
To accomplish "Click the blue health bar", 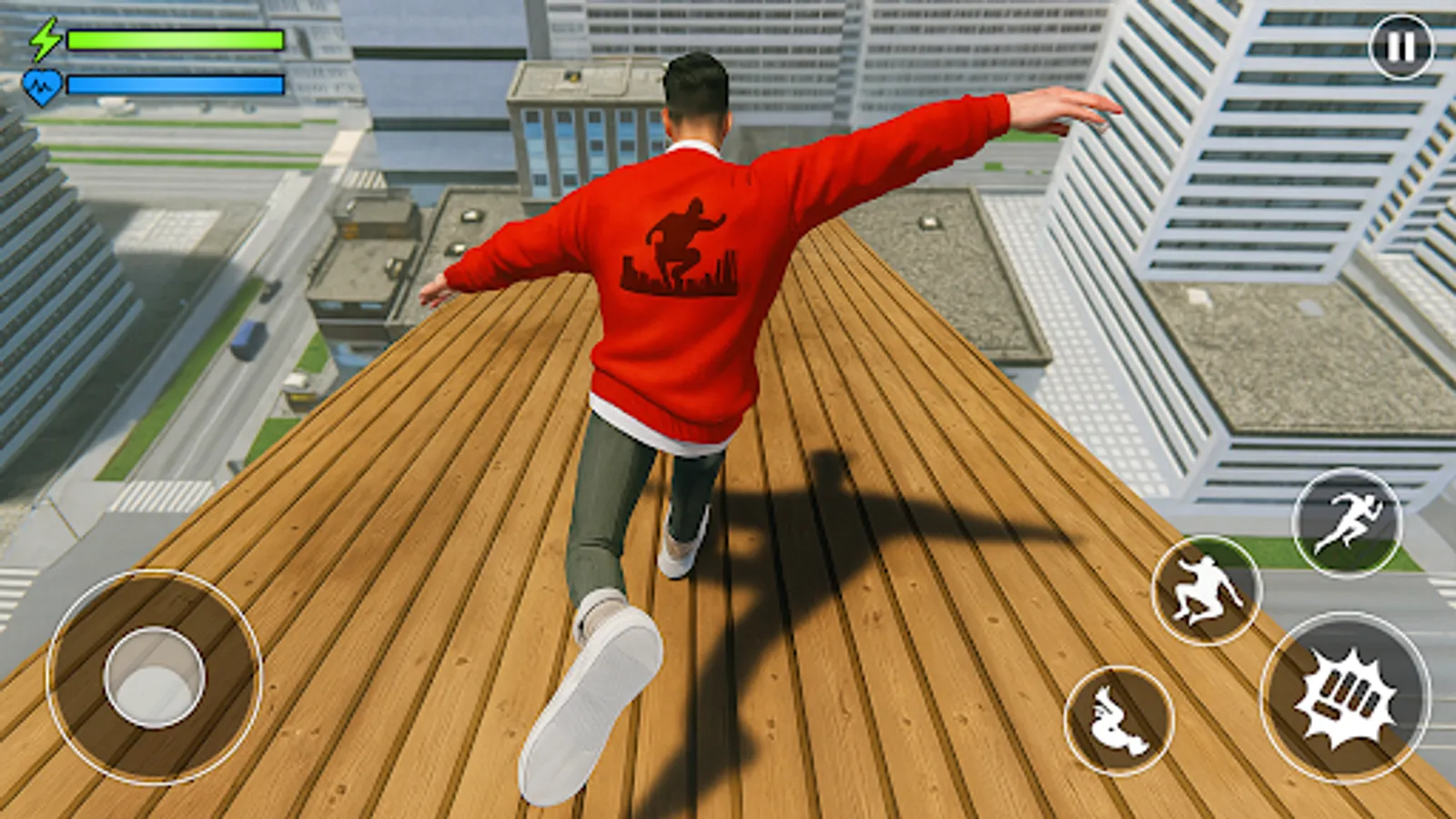I will pos(173,84).
